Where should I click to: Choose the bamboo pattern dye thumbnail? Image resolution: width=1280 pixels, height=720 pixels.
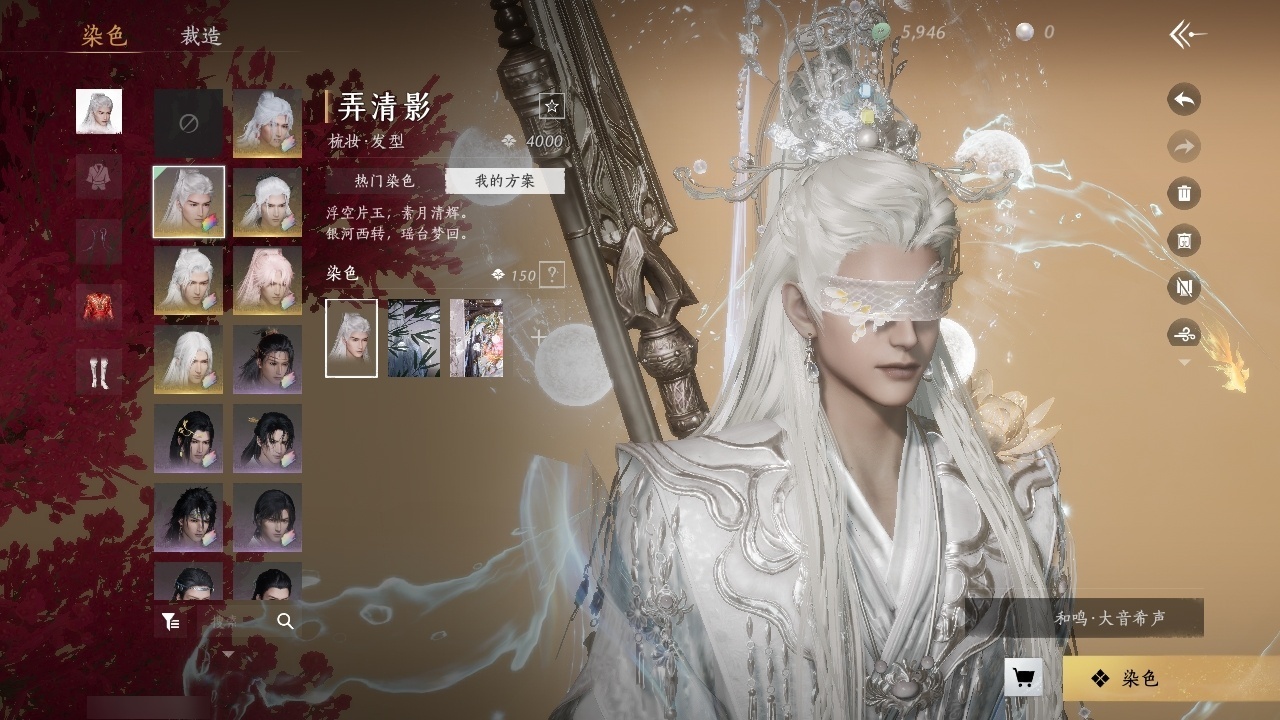pyautogui.click(x=413, y=338)
